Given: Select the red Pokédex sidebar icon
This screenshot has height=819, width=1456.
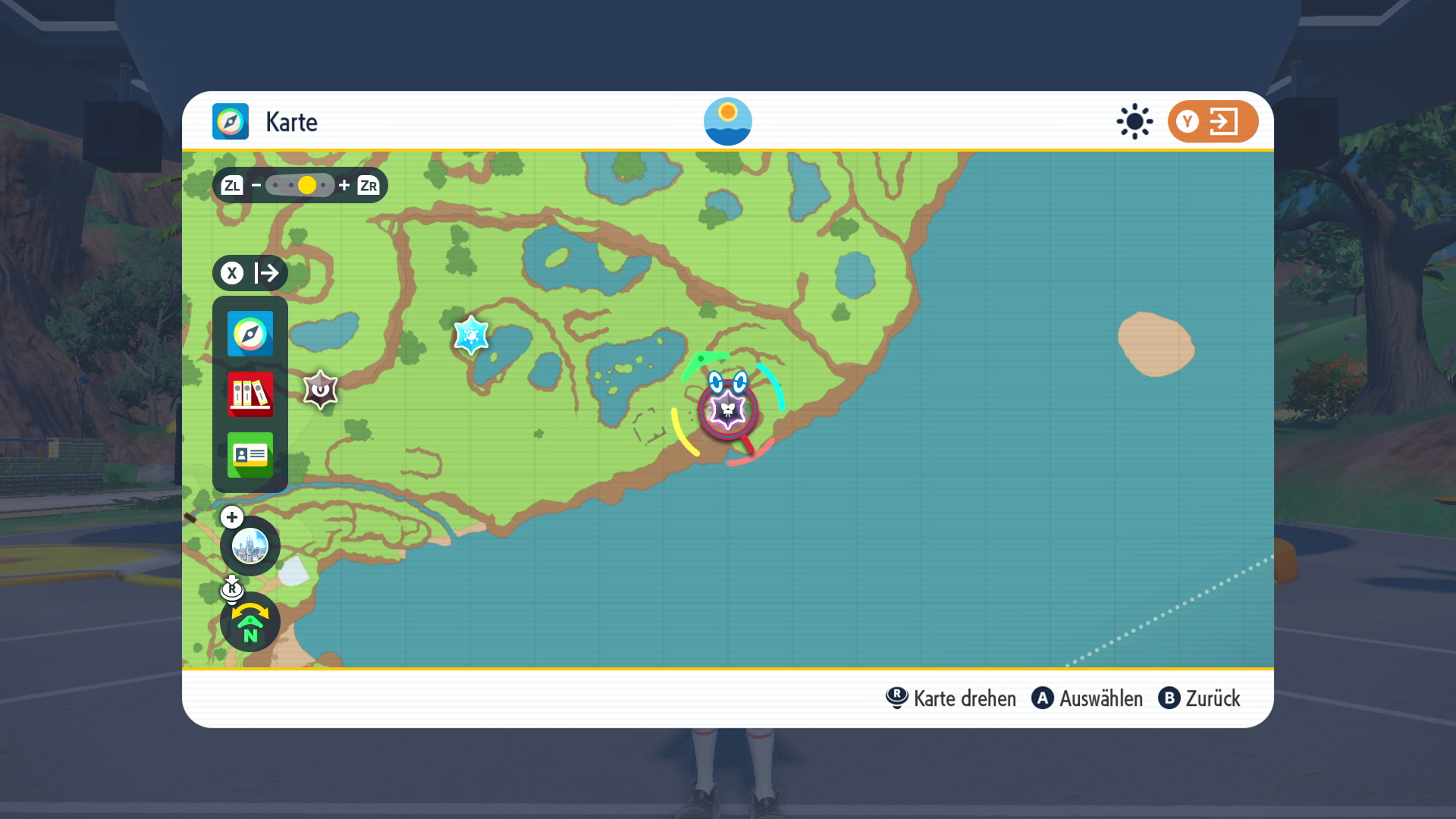Looking at the screenshot, I should pos(249,395).
